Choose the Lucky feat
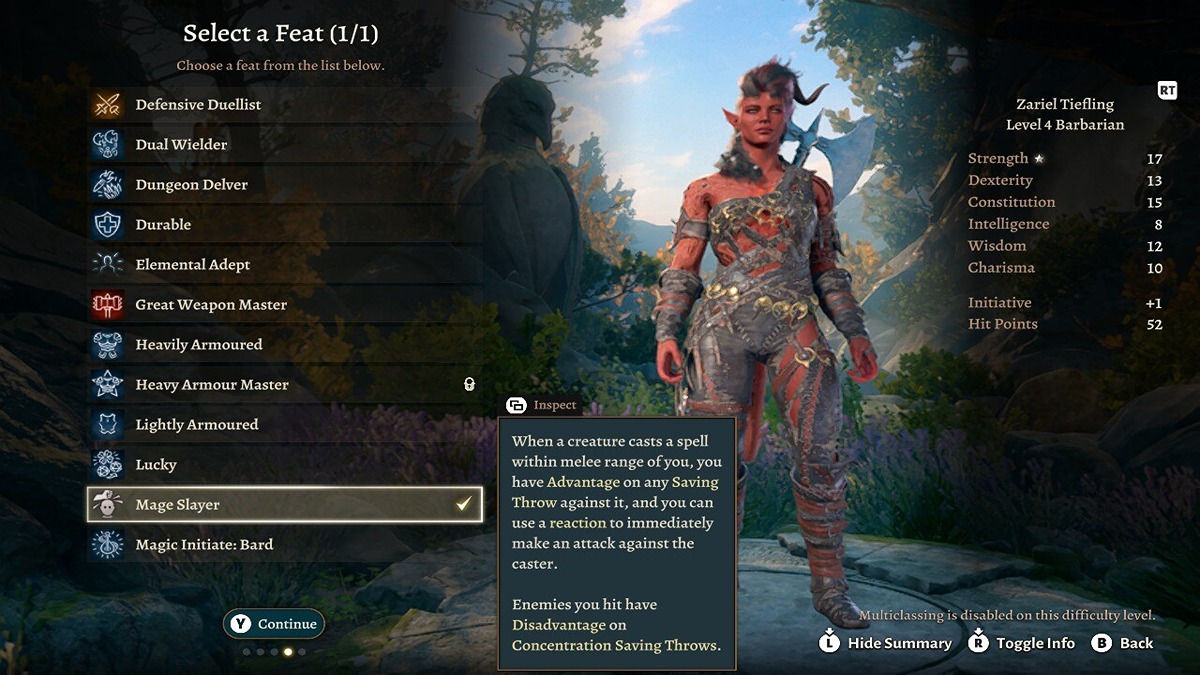The image size is (1200, 675). point(156,465)
